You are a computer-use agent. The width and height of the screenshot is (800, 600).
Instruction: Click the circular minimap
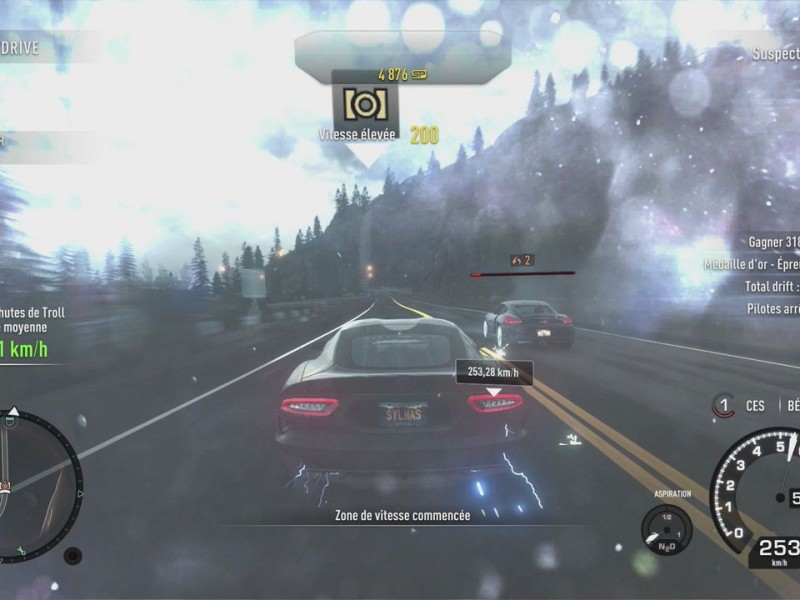coord(35,482)
